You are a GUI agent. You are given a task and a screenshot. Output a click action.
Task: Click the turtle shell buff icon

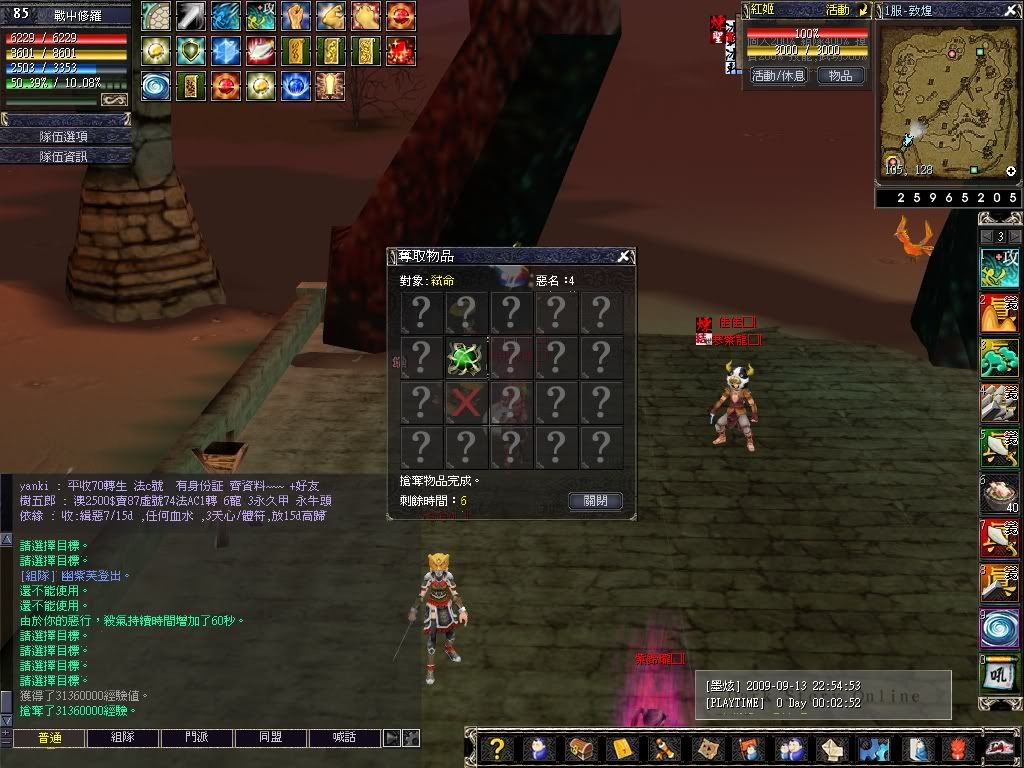pyautogui.click(x=156, y=16)
